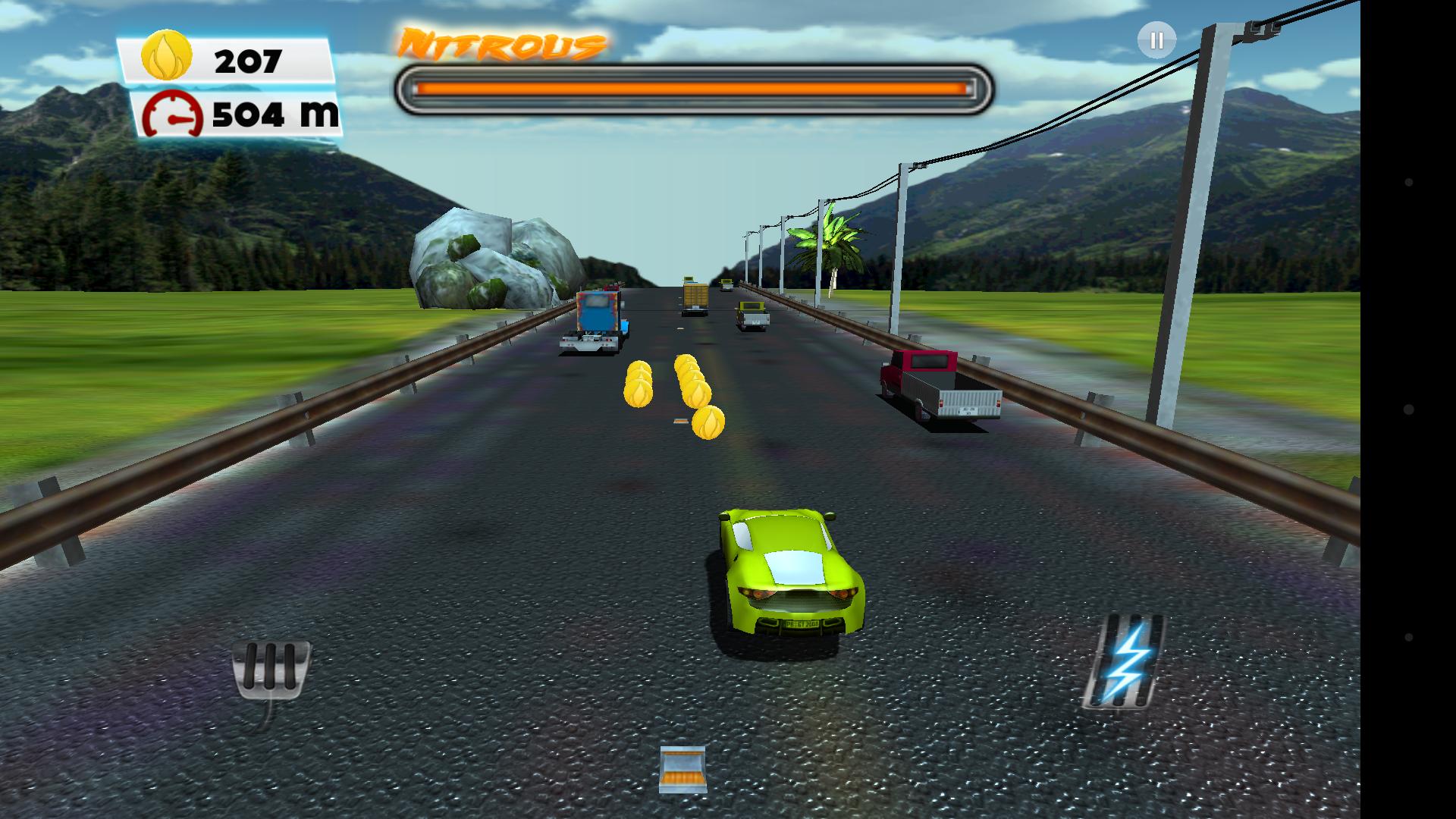The width and height of the screenshot is (1456, 819).
Task: Tap the coin count showing 207
Action: 248,61
